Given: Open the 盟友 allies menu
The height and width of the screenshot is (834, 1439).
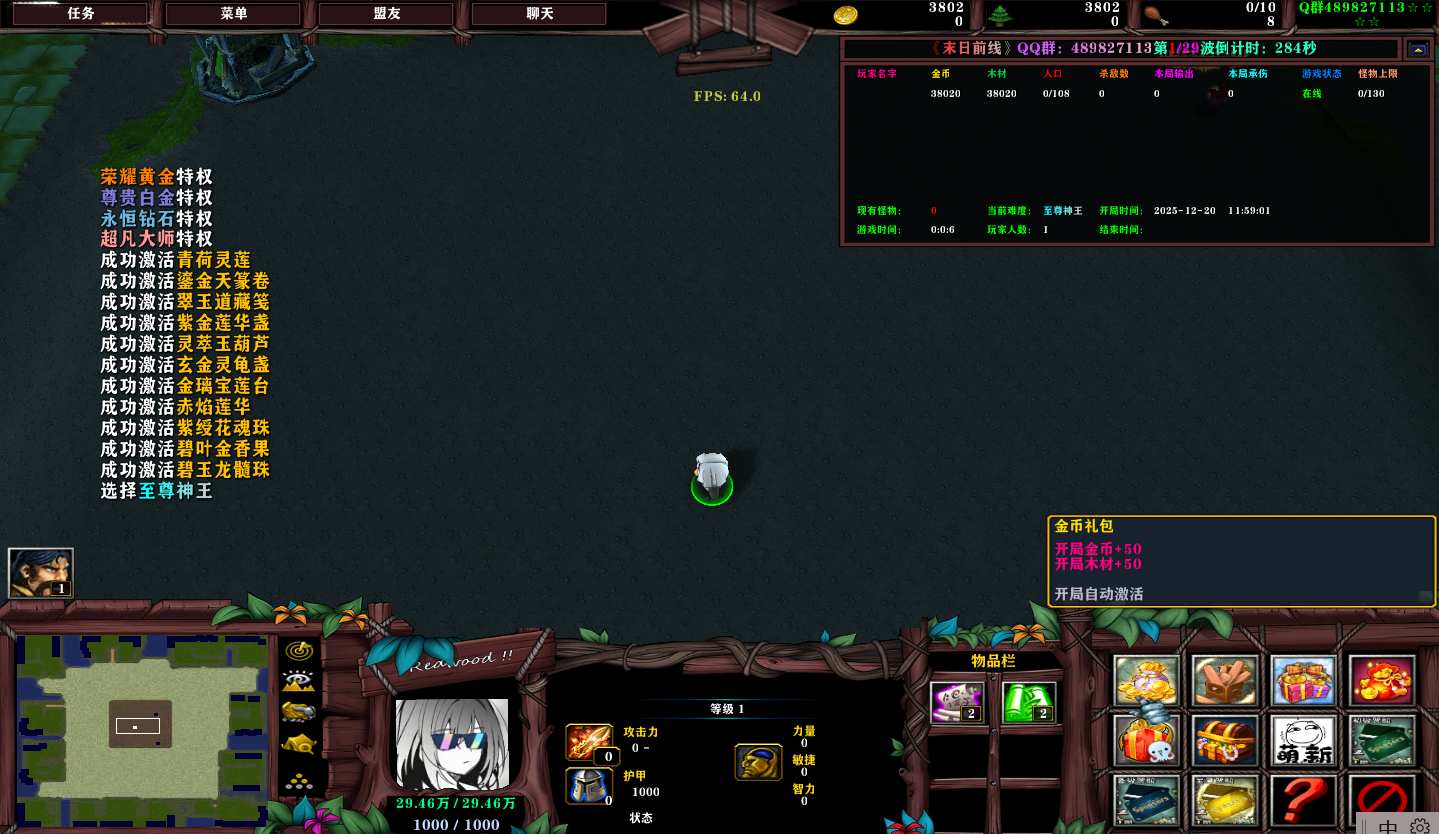Looking at the screenshot, I should point(386,14).
